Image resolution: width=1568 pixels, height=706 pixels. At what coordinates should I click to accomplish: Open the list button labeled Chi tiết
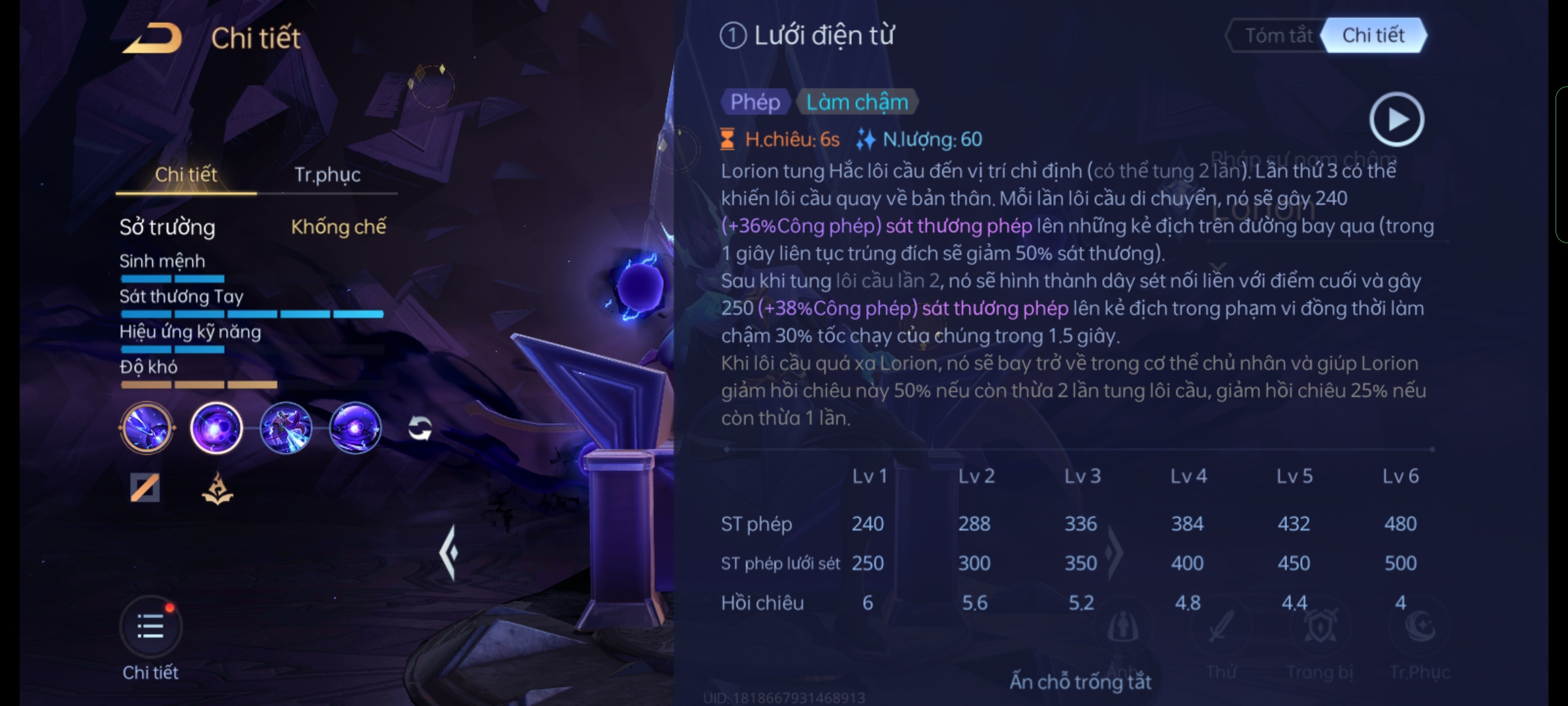pyautogui.click(x=150, y=628)
